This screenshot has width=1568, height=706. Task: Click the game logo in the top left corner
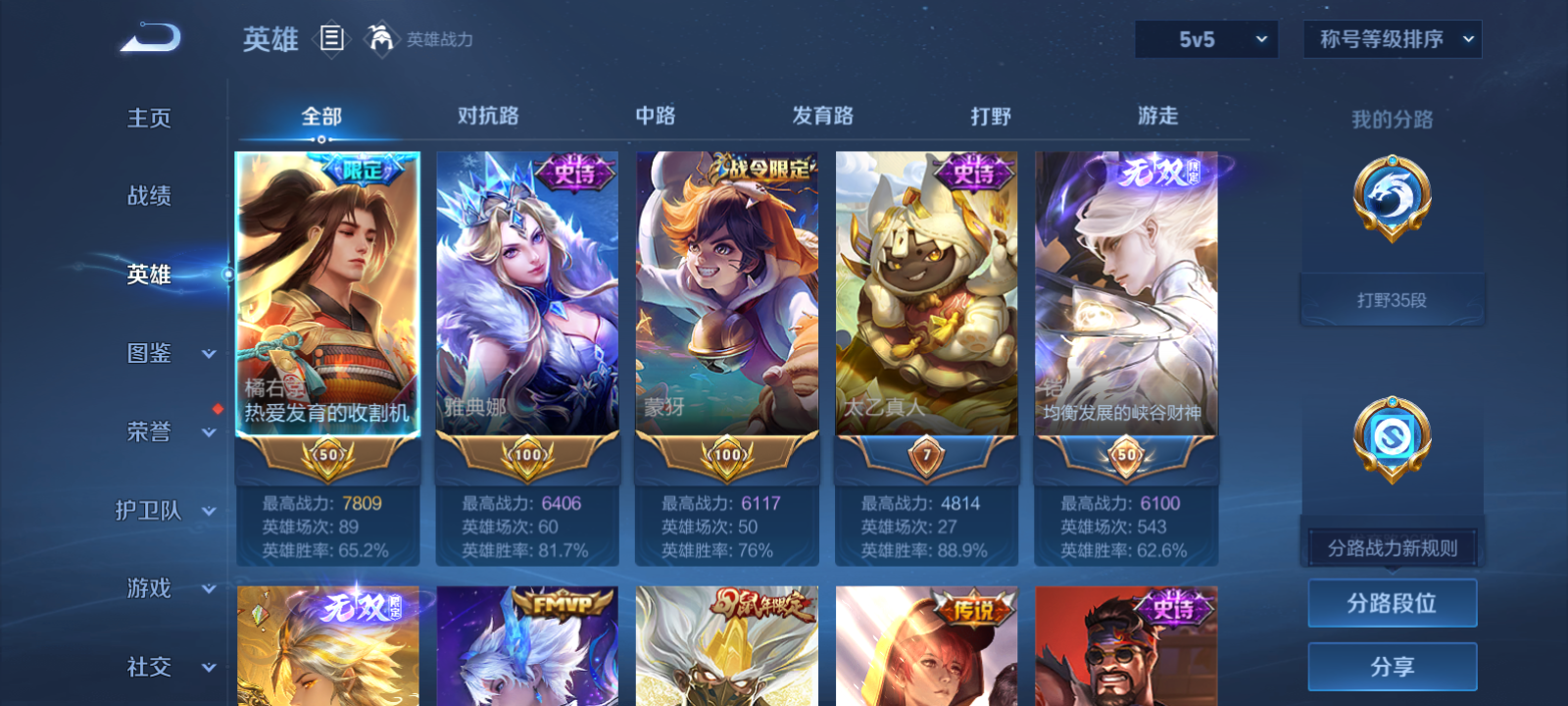149,37
